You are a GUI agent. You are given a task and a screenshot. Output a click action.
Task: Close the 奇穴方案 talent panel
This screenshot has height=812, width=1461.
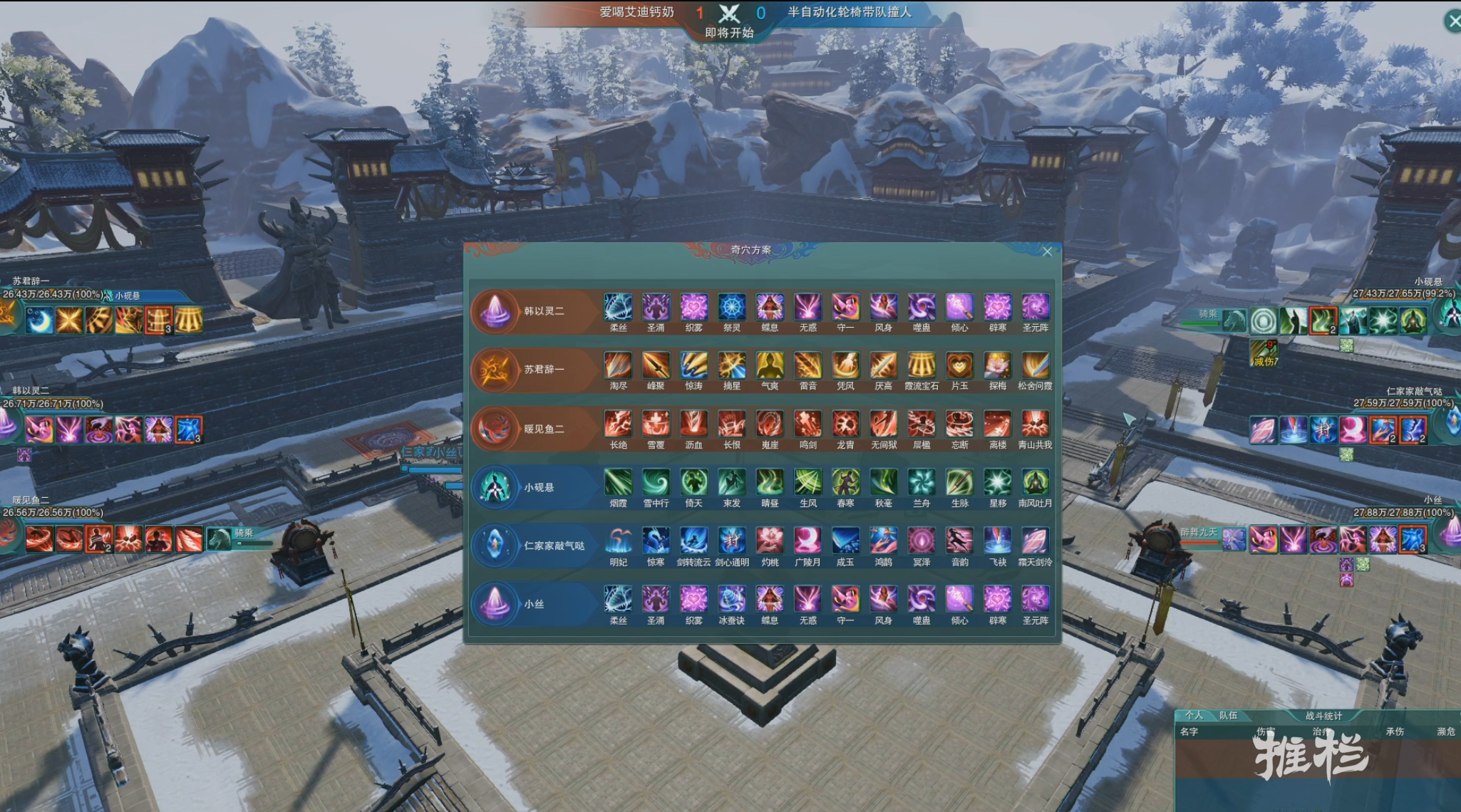pyautogui.click(x=1047, y=251)
